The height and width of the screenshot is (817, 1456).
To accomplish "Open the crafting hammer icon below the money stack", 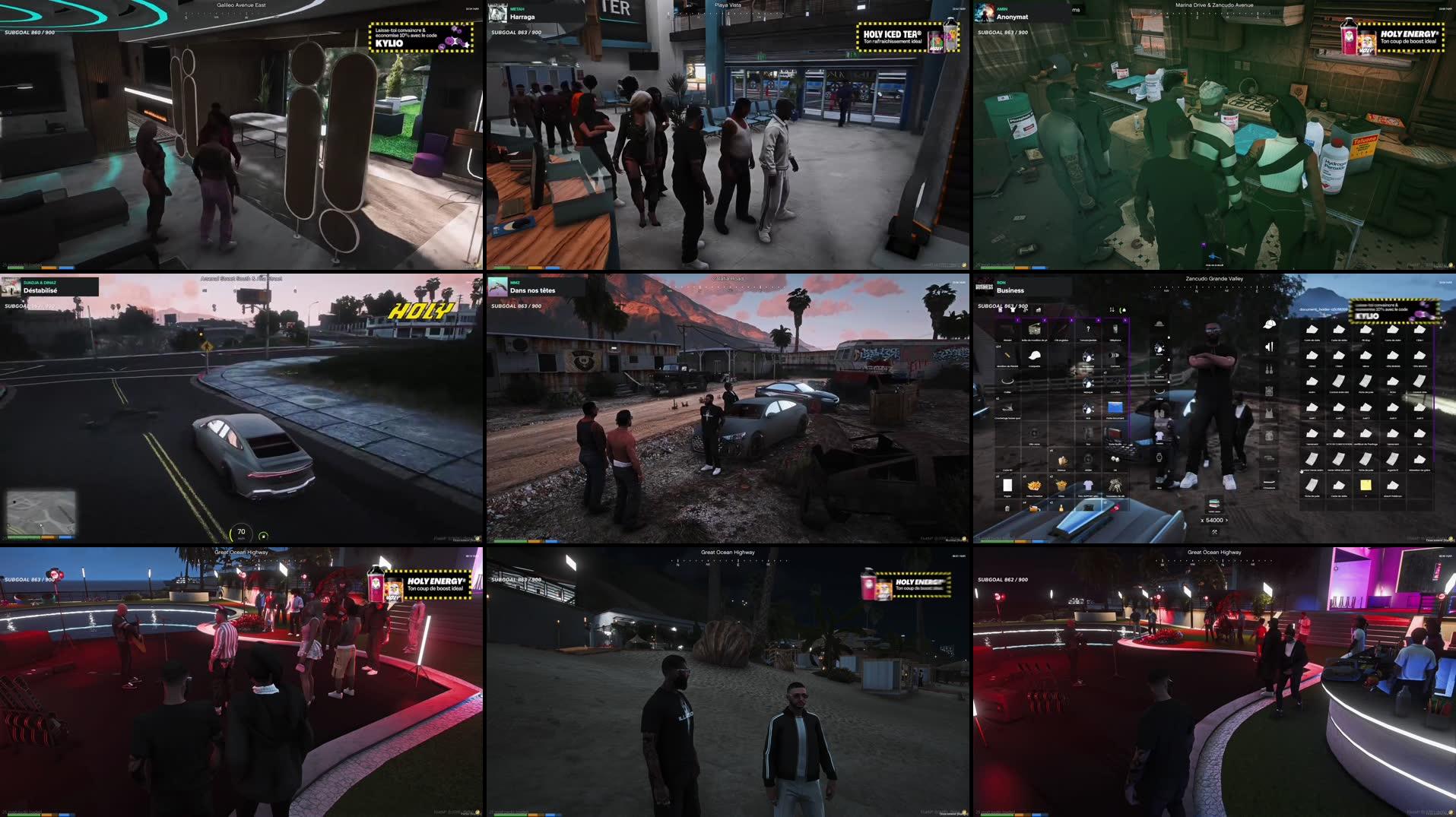I will click(x=1214, y=532).
